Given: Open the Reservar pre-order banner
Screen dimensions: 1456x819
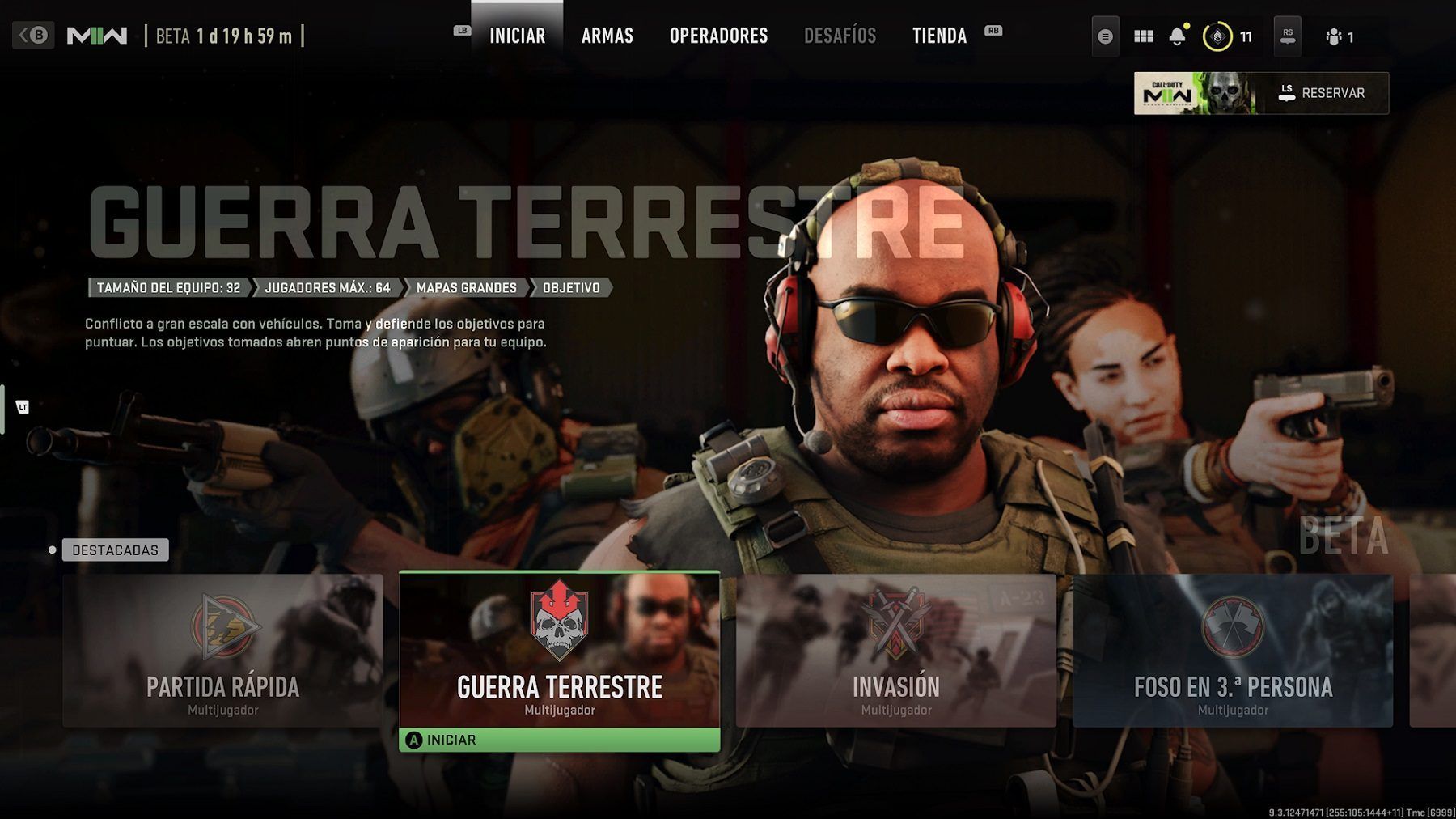Looking at the screenshot, I should tap(1260, 93).
